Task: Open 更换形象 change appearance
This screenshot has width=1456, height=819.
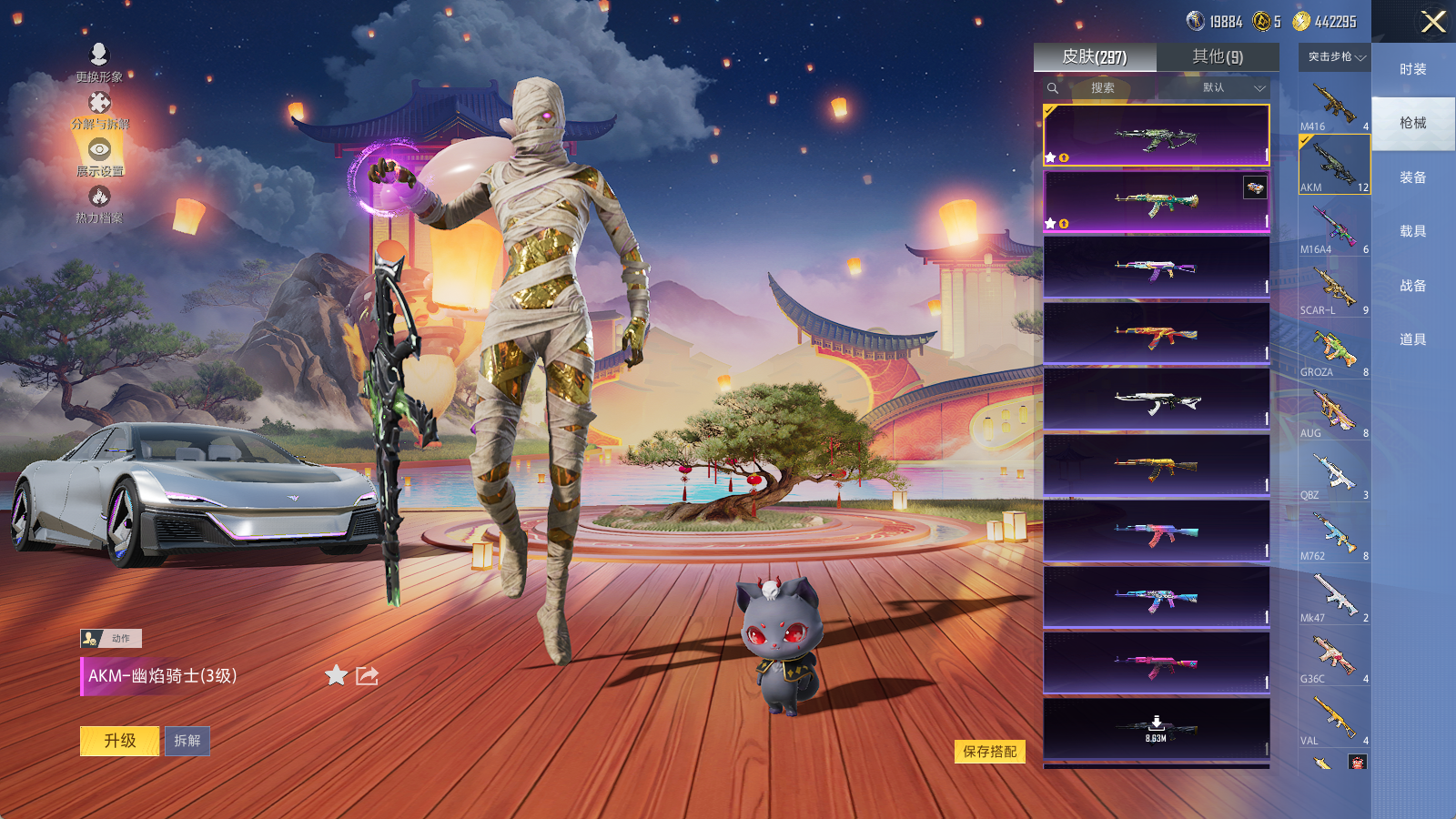Action: point(99,62)
